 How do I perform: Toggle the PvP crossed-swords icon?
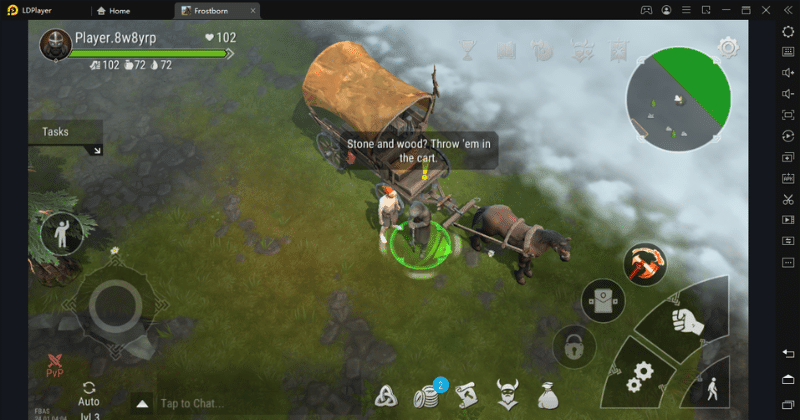[x=54, y=362]
